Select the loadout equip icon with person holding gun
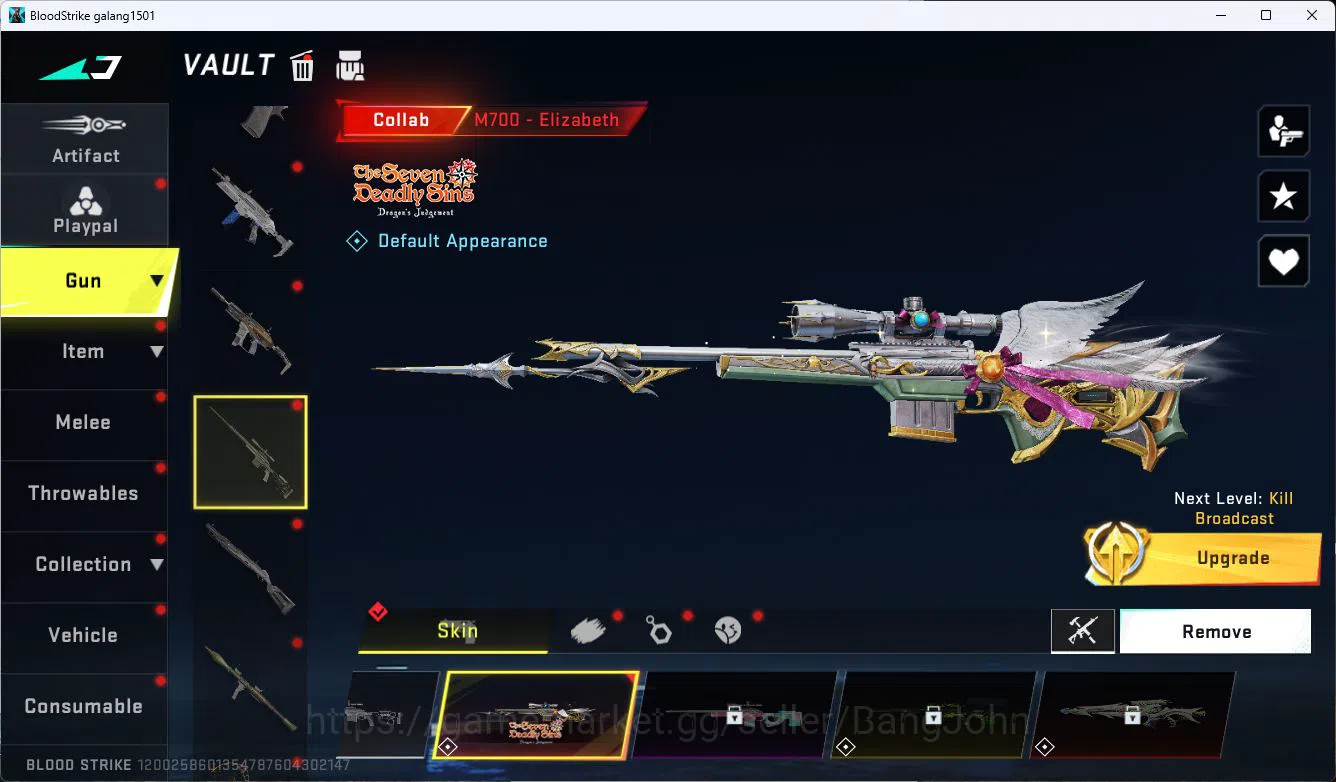Image resolution: width=1336 pixels, height=782 pixels. click(x=1283, y=130)
